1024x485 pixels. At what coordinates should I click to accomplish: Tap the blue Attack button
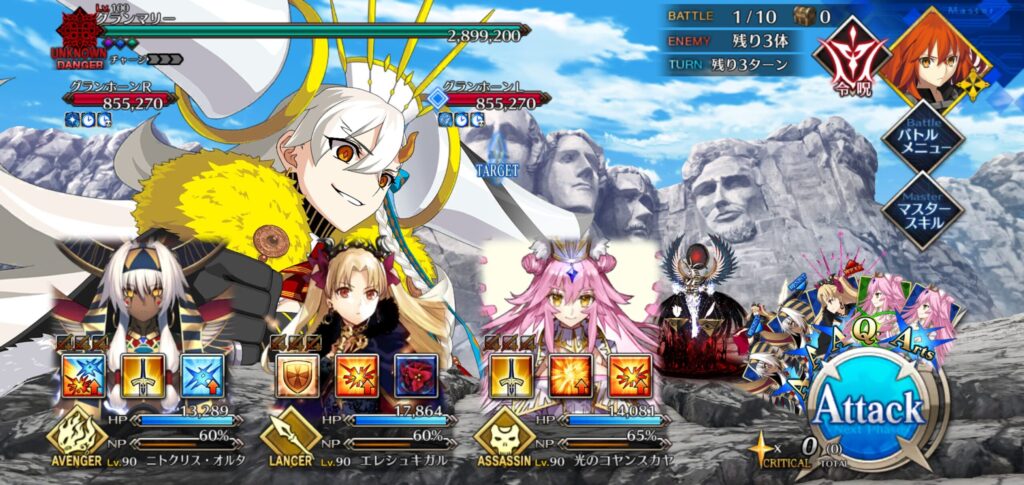867,410
